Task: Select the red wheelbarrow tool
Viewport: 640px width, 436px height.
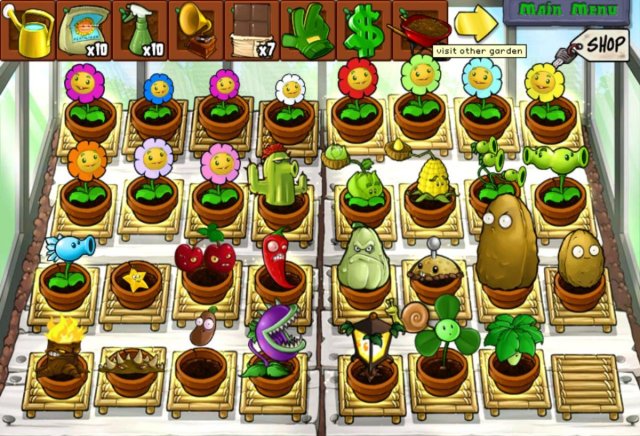Action: [x=420, y=27]
